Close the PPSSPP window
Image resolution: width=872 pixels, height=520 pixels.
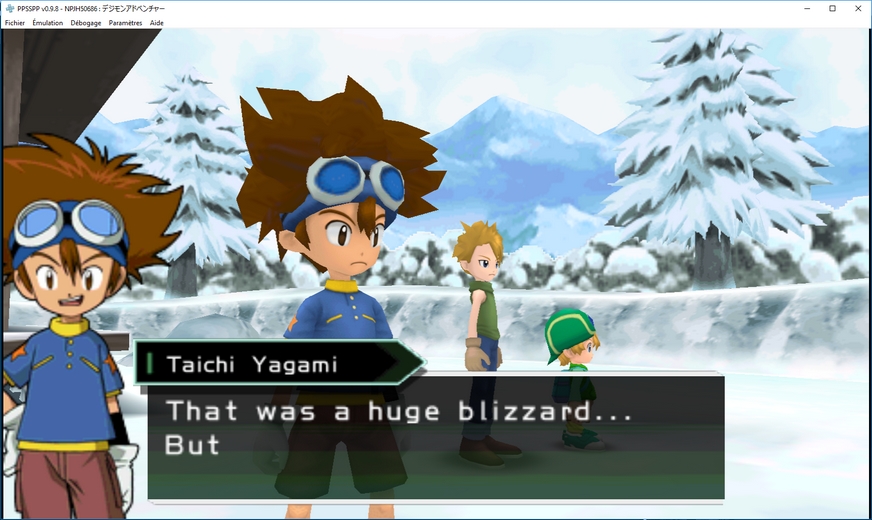pyautogui.click(x=857, y=8)
